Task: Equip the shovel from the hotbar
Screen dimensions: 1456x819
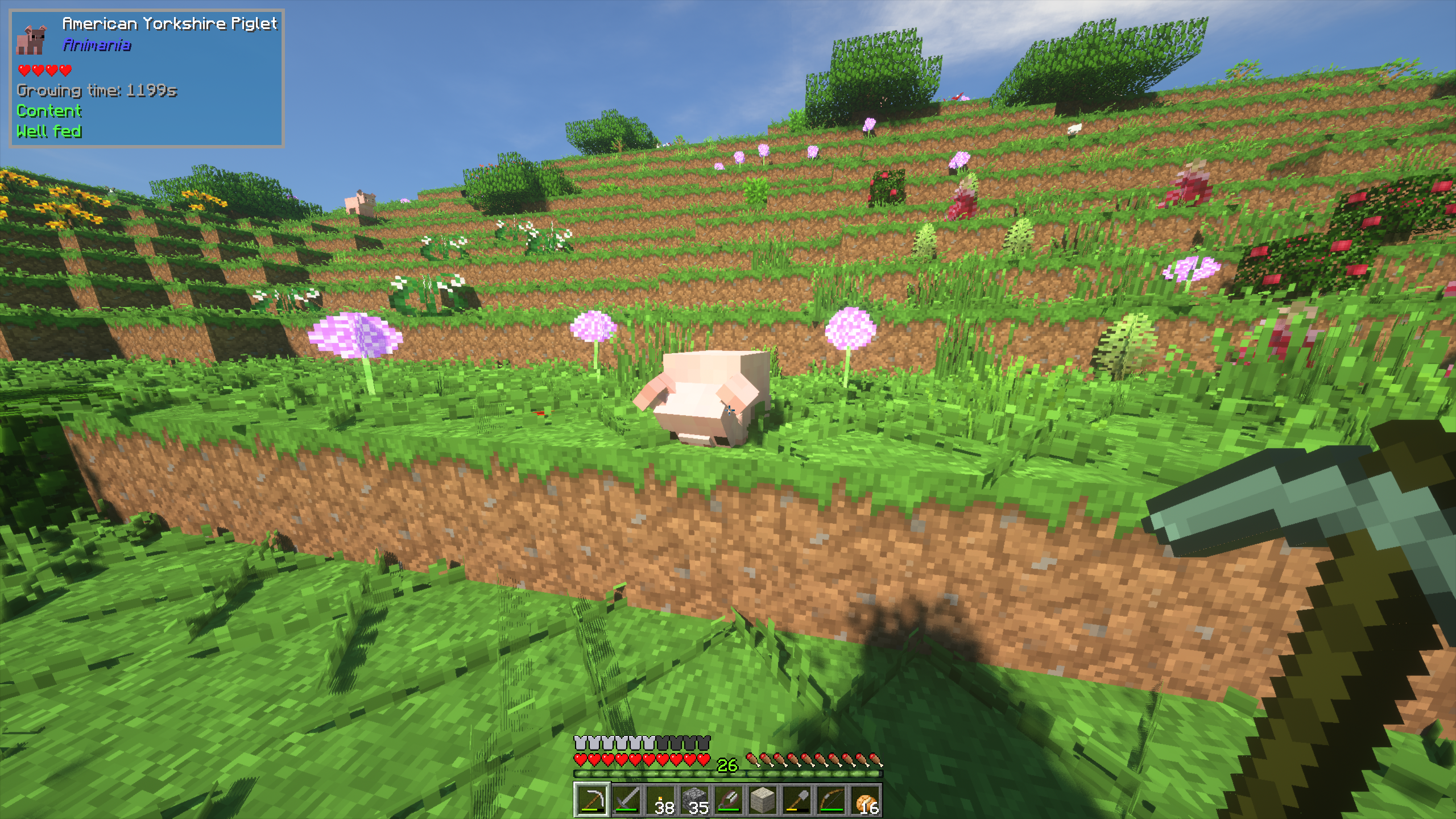Action: point(796,800)
